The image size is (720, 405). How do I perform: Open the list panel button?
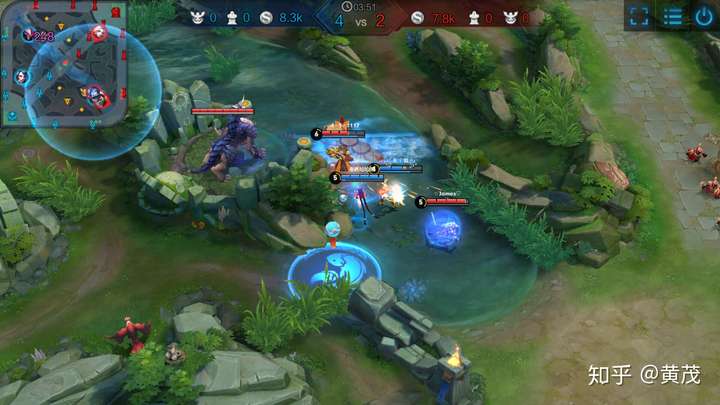[673, 16]
